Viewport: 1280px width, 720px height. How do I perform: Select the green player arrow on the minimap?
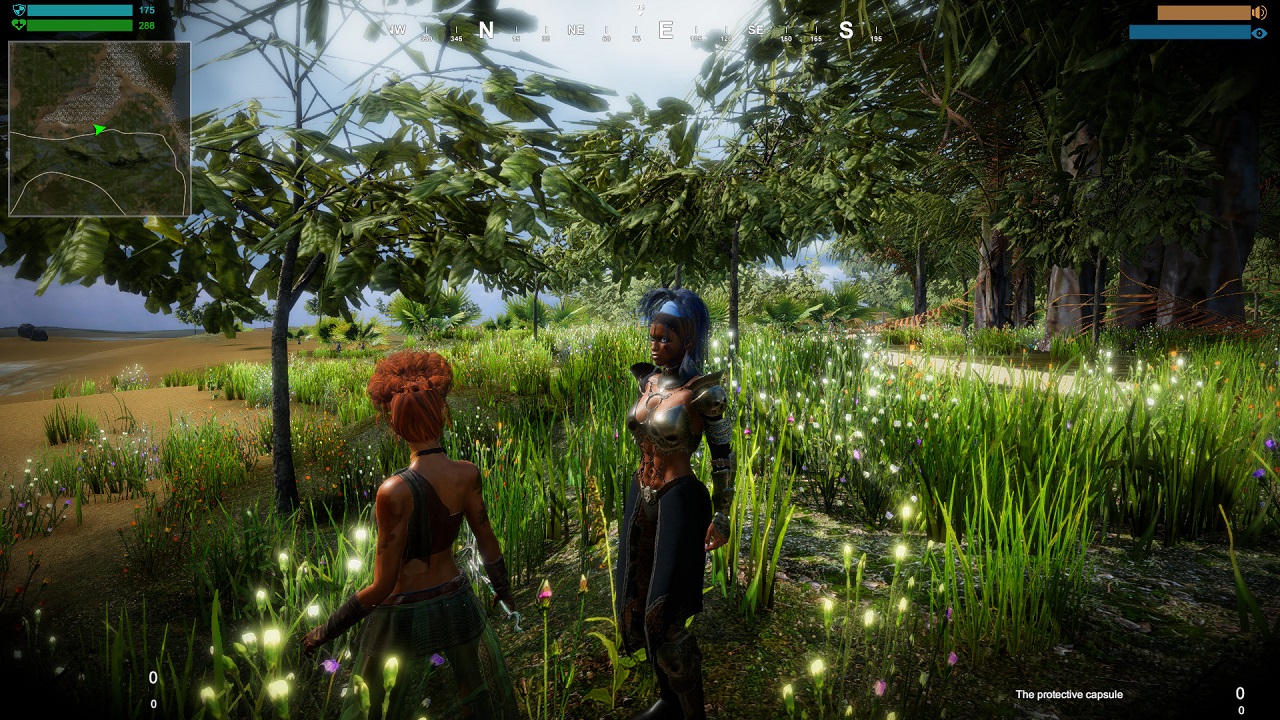pos(99,129)
